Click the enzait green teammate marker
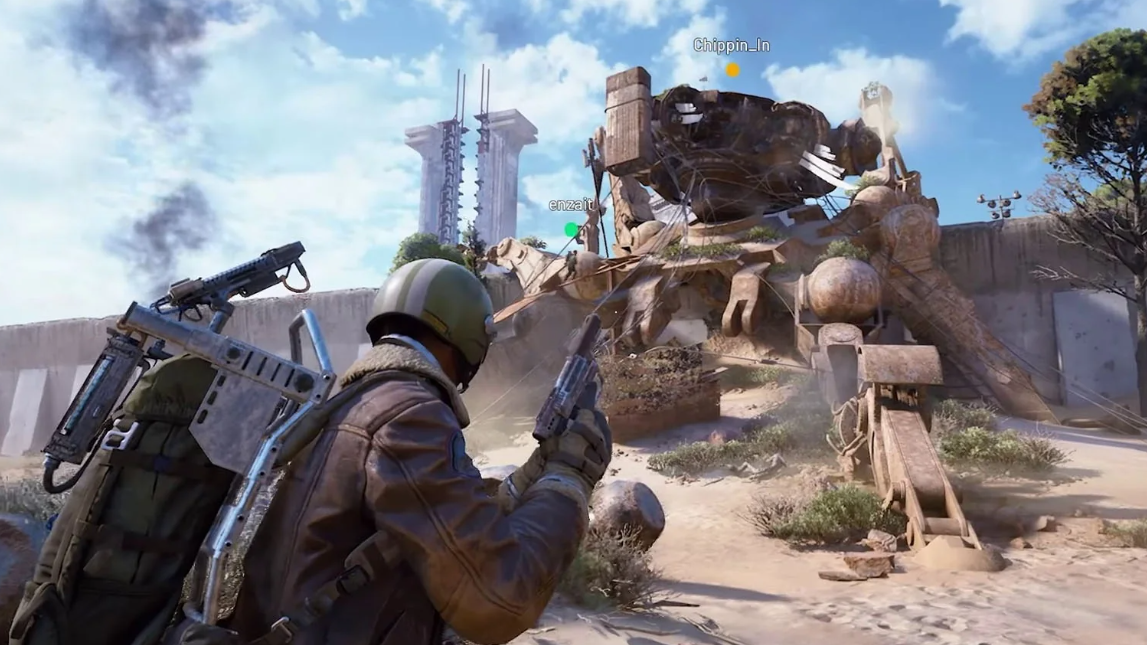This screenshot has height=645, width=1147. click(x=571, y=229)
